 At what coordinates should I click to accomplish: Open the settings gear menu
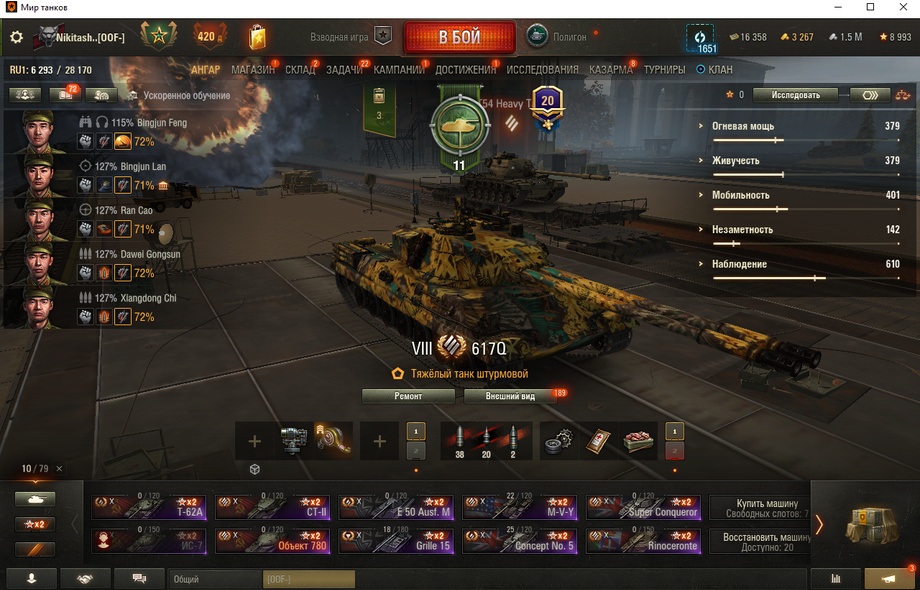pyautogui.click(x=16, y=37)
